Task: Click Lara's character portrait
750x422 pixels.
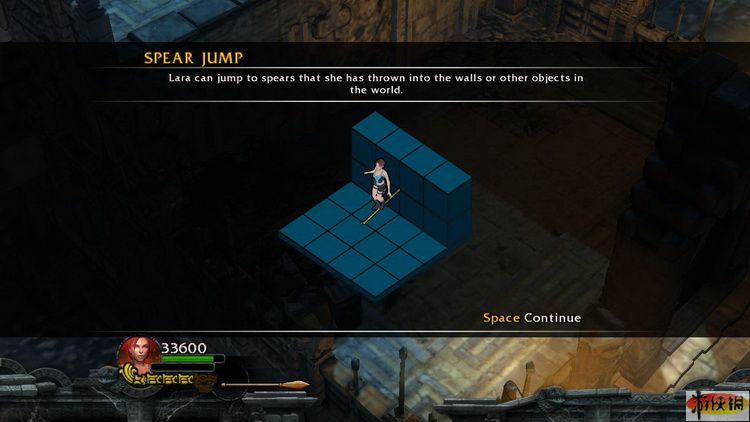Action: (x=138, y=355)
